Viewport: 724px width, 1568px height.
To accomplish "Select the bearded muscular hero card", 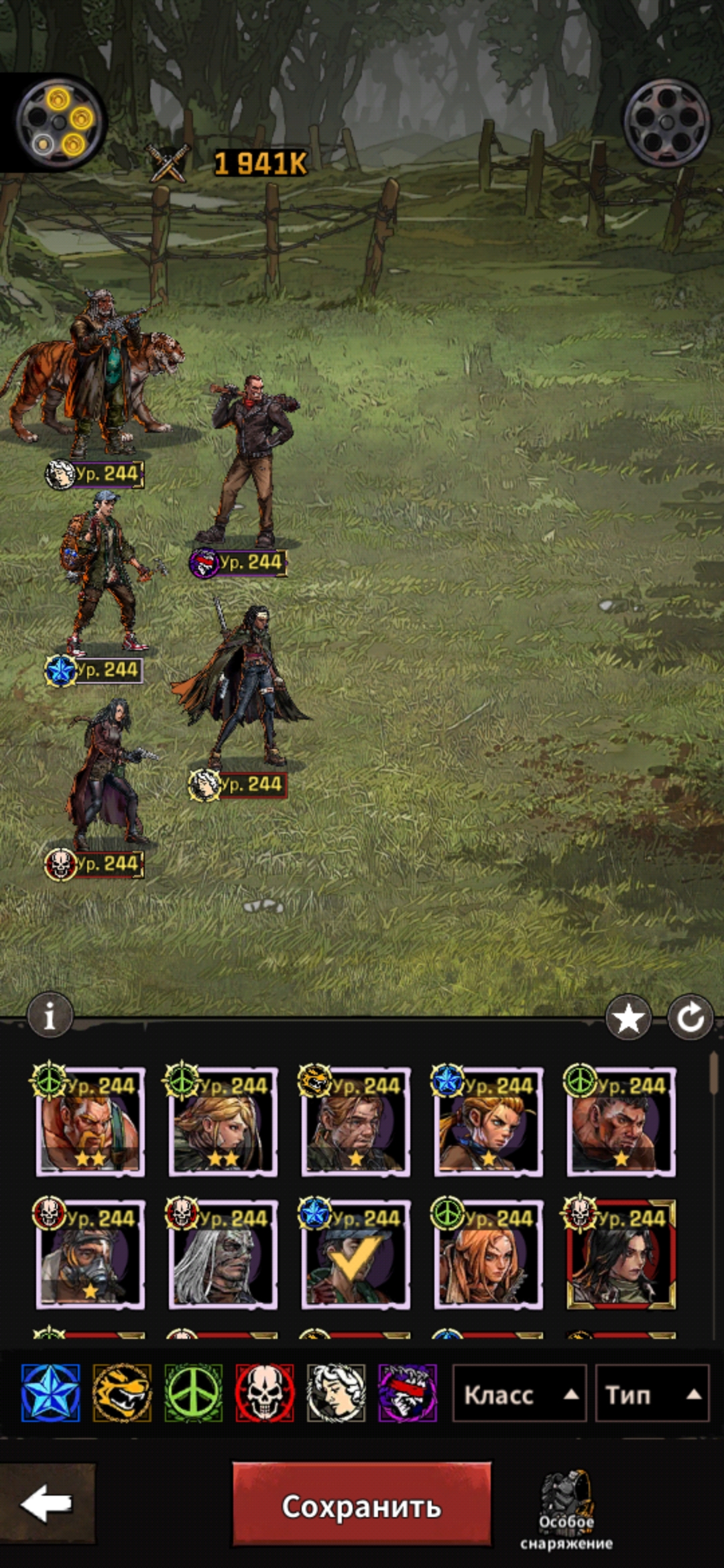I will tap(90, 1122).
